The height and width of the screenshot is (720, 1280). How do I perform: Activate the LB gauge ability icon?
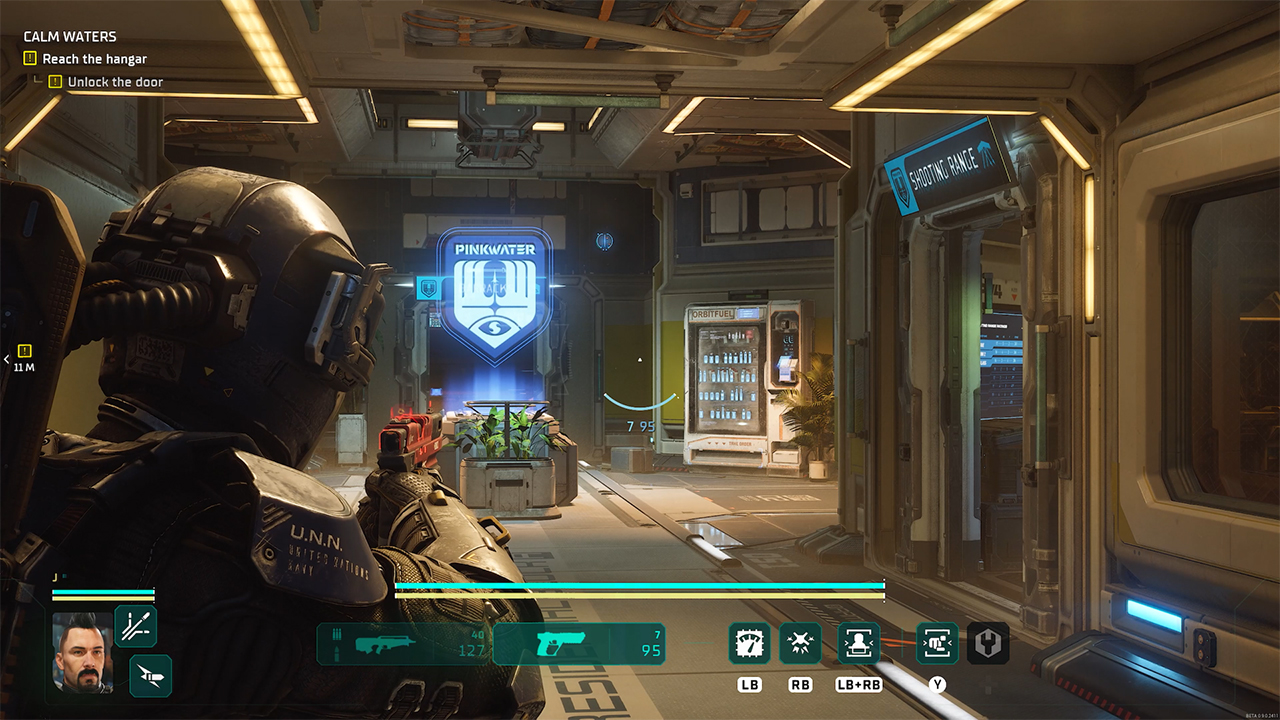click(750, 644)
